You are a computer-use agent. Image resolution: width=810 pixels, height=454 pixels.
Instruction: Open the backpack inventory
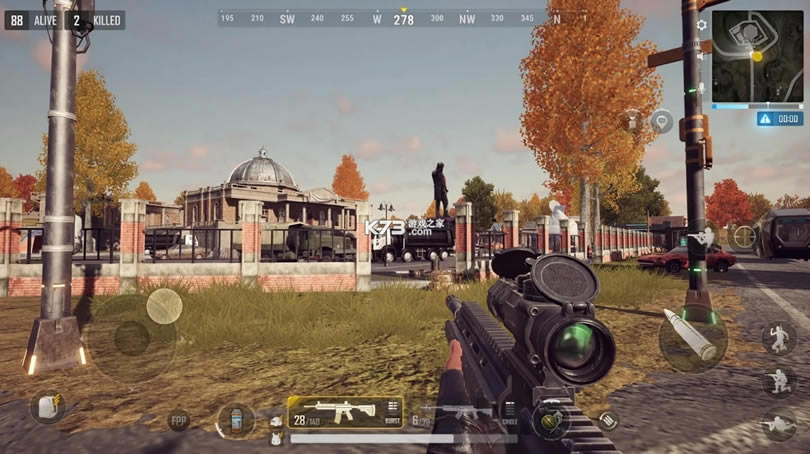(x=47, y=405)
